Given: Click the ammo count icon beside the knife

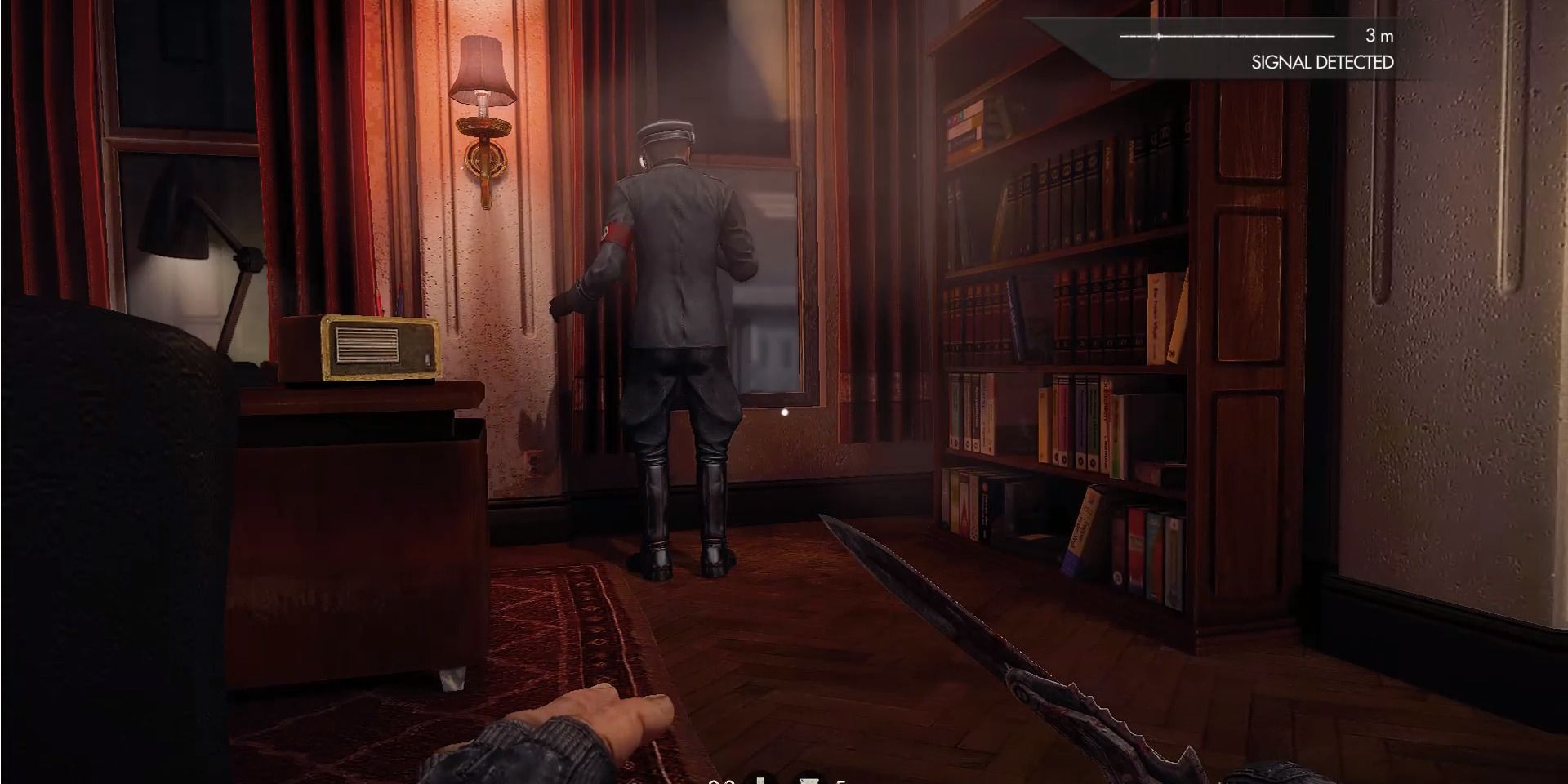Looking at the screenshot, I should click(x=719, y=780).
